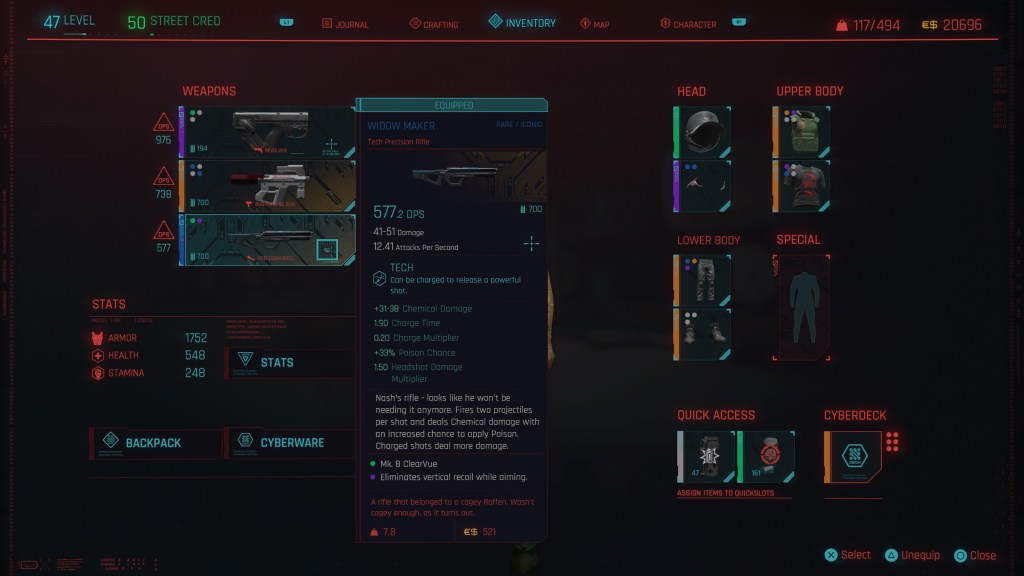Click the equipped precision rifle slot
Image resolution: width=1024 pixels, height=576 pixels.
(x=267, y=240)
